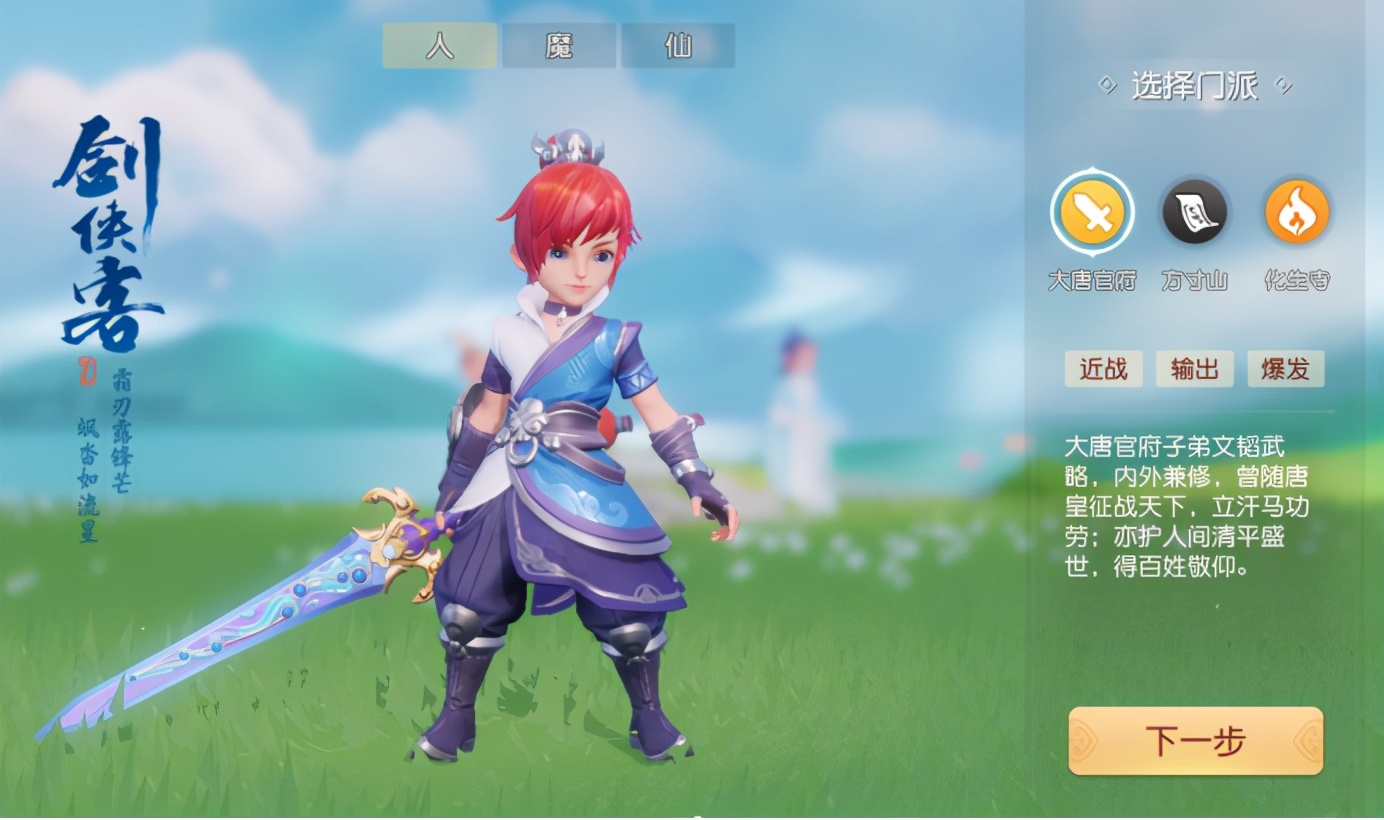This screenshot has height=820, width=1384.
Task: Switch to the 人 race tab
Action: click(440, 46)
